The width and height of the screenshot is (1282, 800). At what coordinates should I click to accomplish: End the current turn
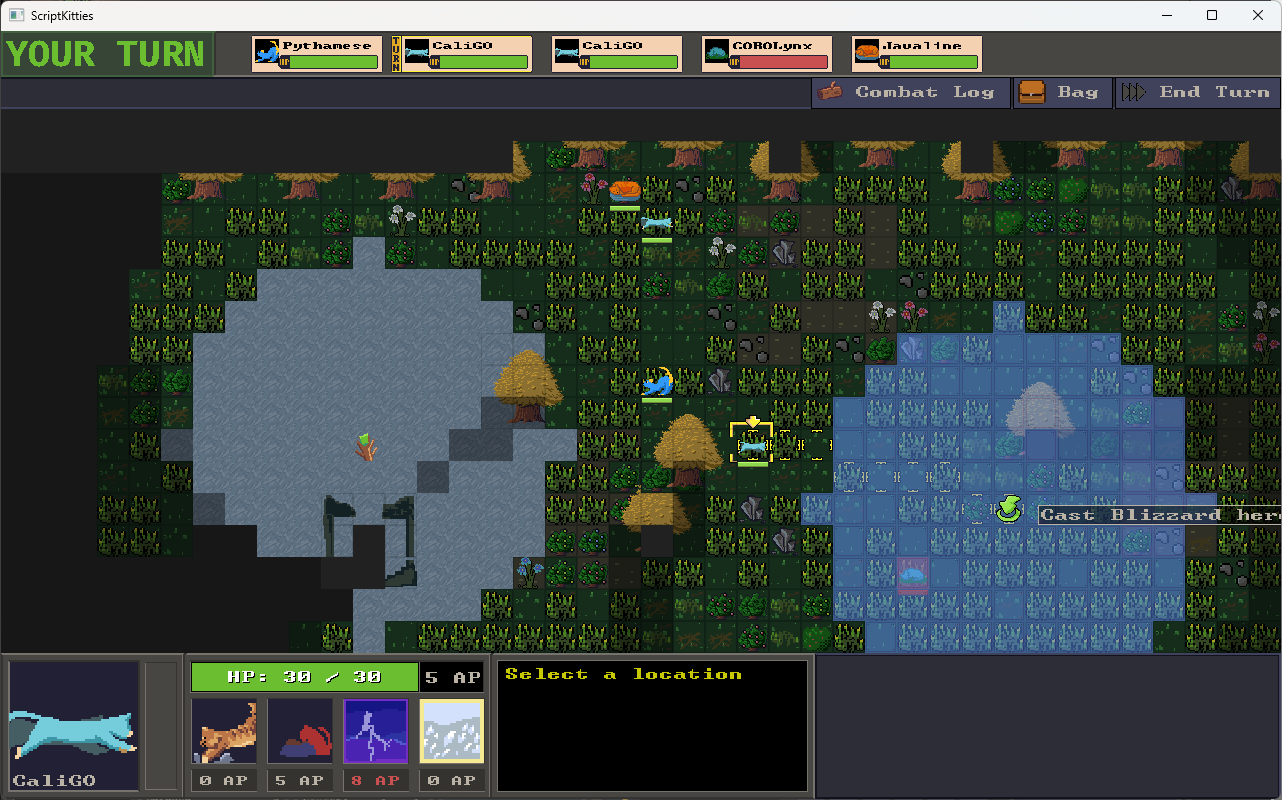[x=1197, y=92]
